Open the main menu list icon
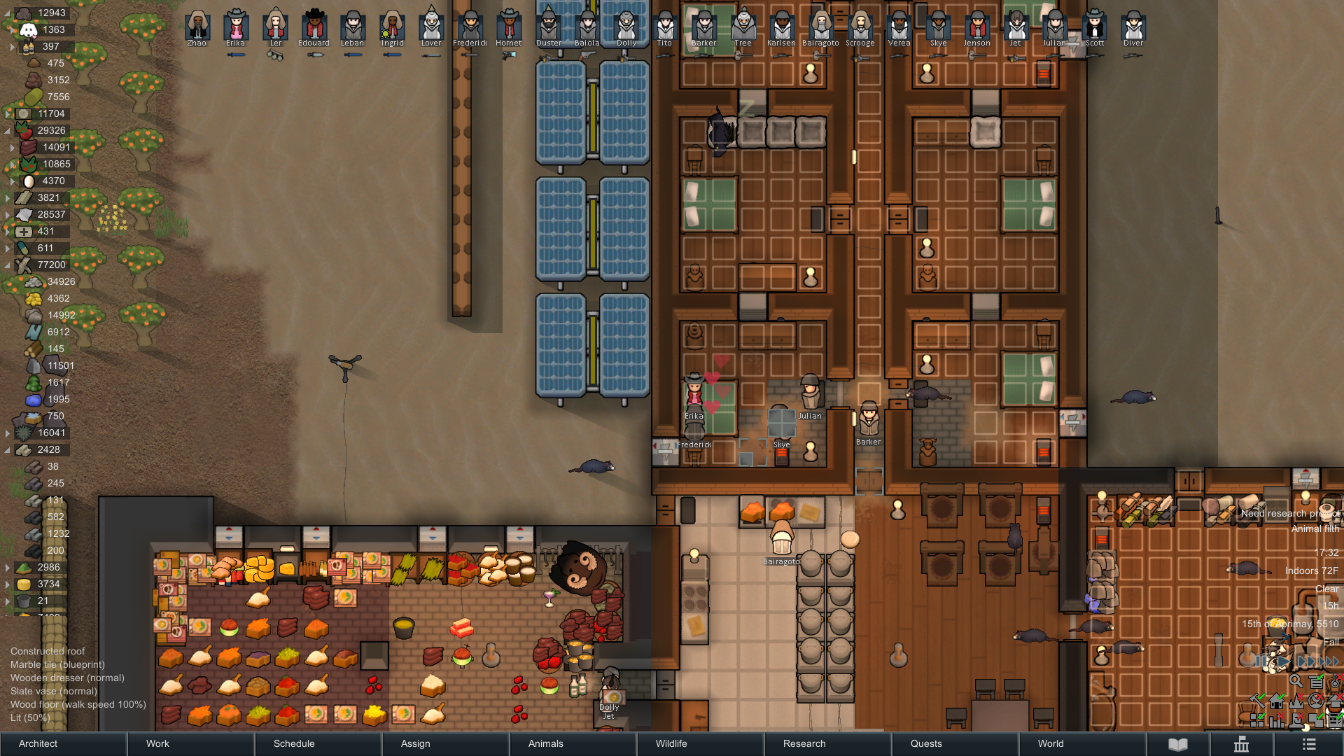 point(1309,744)
